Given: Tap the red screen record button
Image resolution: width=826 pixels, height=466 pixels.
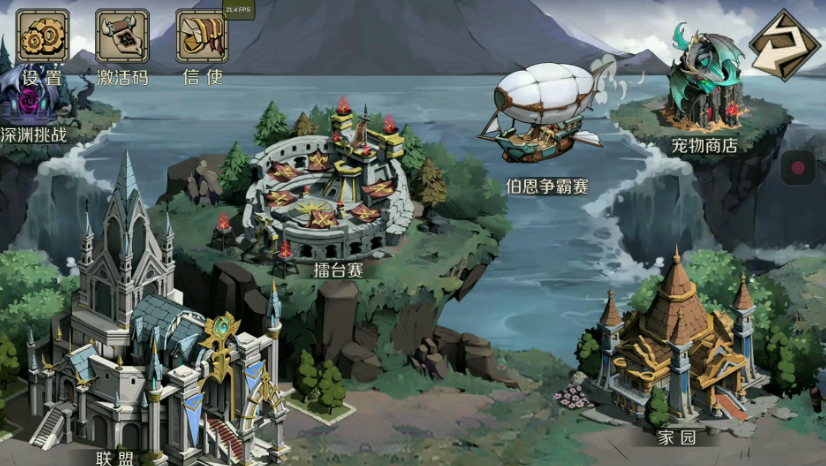Looking at the screenshot, I should [x=798, y=168].
